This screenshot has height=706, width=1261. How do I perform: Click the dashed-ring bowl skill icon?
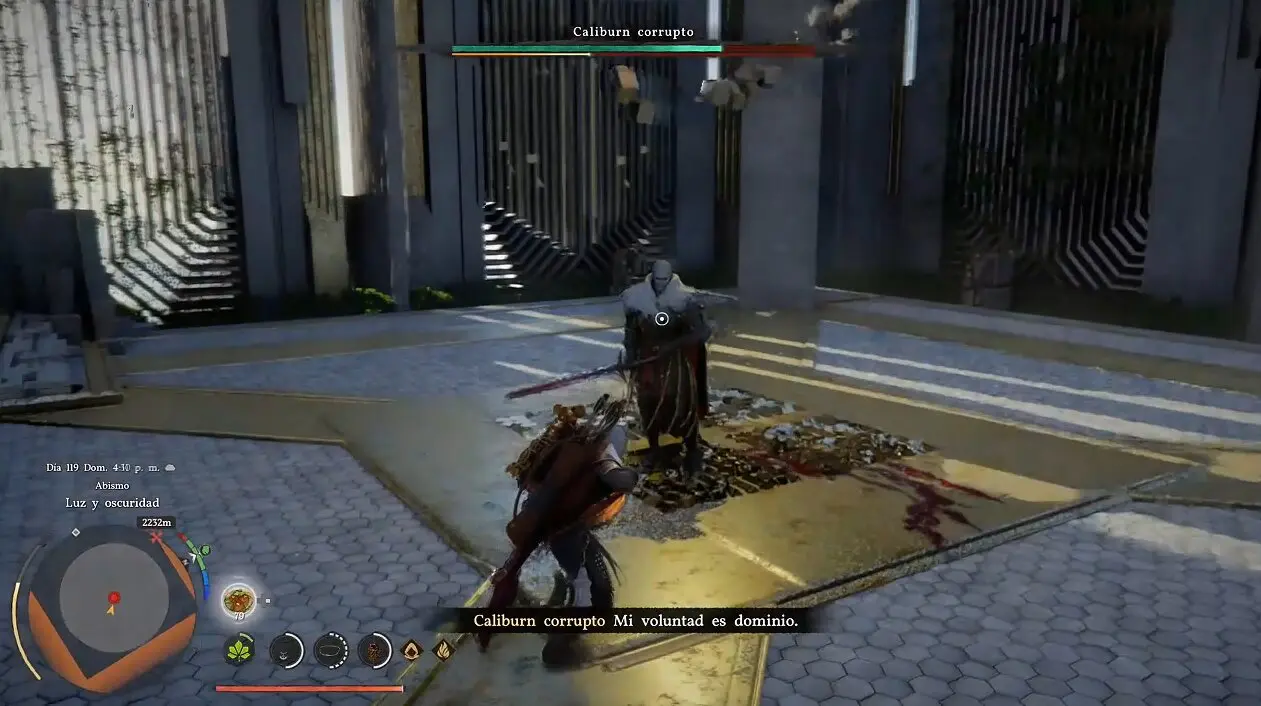(331, 650)
